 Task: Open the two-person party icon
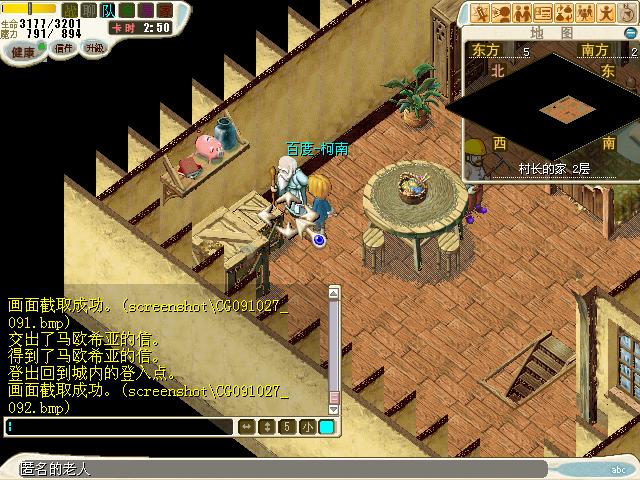(522, 13)
